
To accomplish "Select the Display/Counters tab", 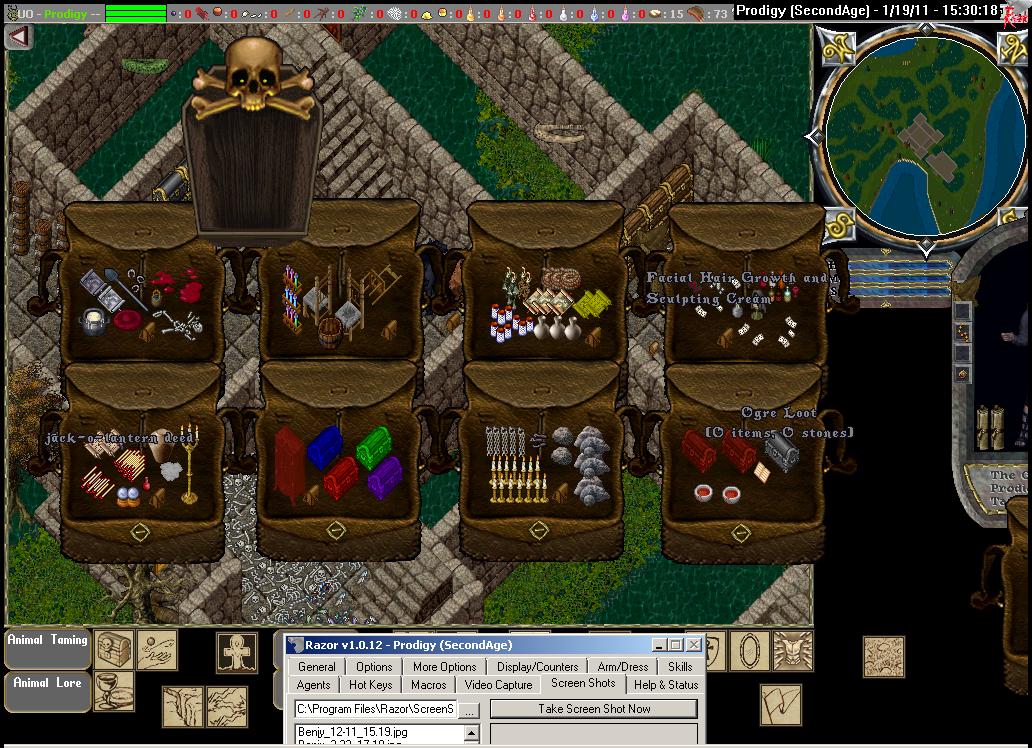I will tap(537, 667).
